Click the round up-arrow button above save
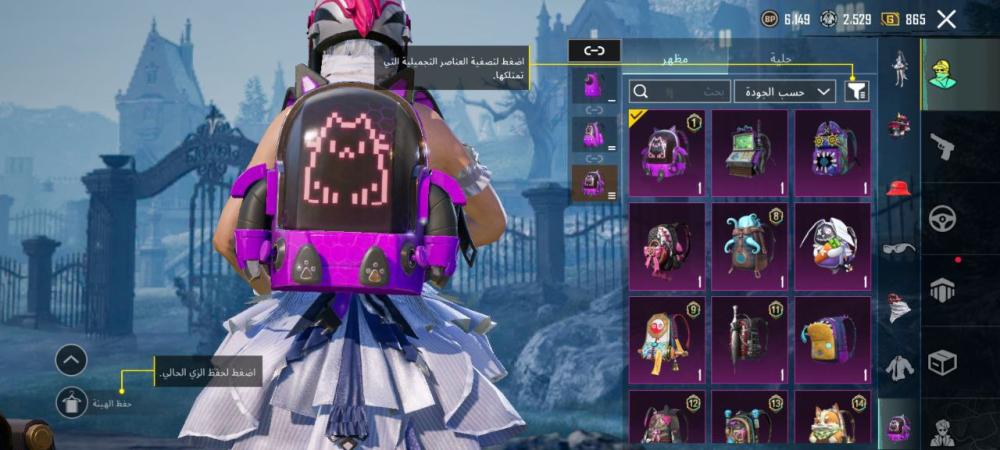Viewport: 1000px width, 450px height. pyautogui.click(x=71, y=360)
